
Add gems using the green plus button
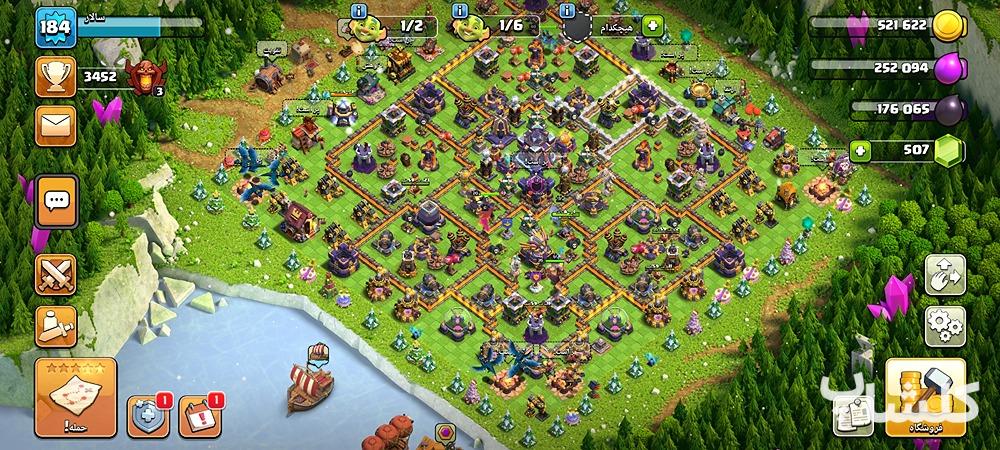tap(860, 151)
